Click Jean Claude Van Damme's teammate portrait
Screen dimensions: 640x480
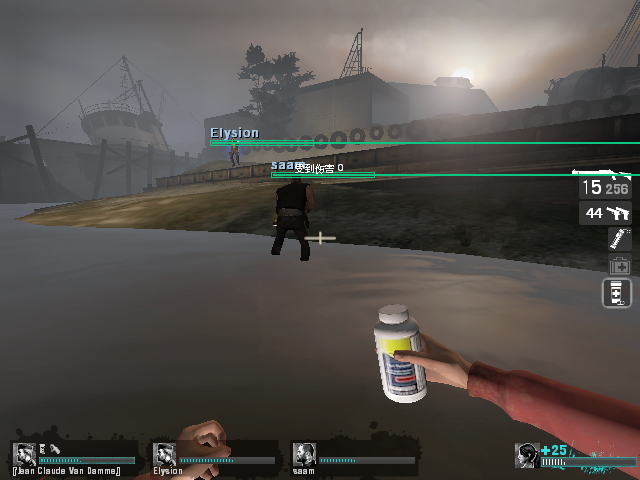(x=24, y=454)
